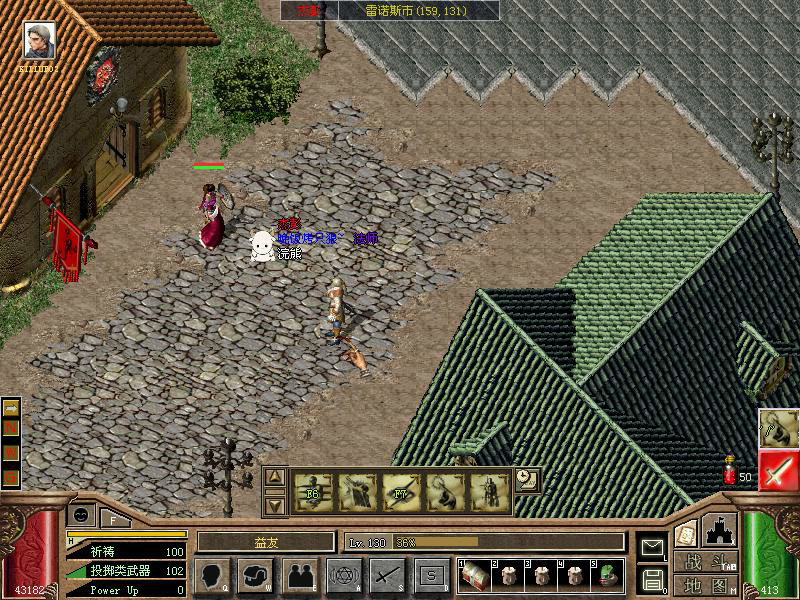Switch to the F tab

point(113,518)
